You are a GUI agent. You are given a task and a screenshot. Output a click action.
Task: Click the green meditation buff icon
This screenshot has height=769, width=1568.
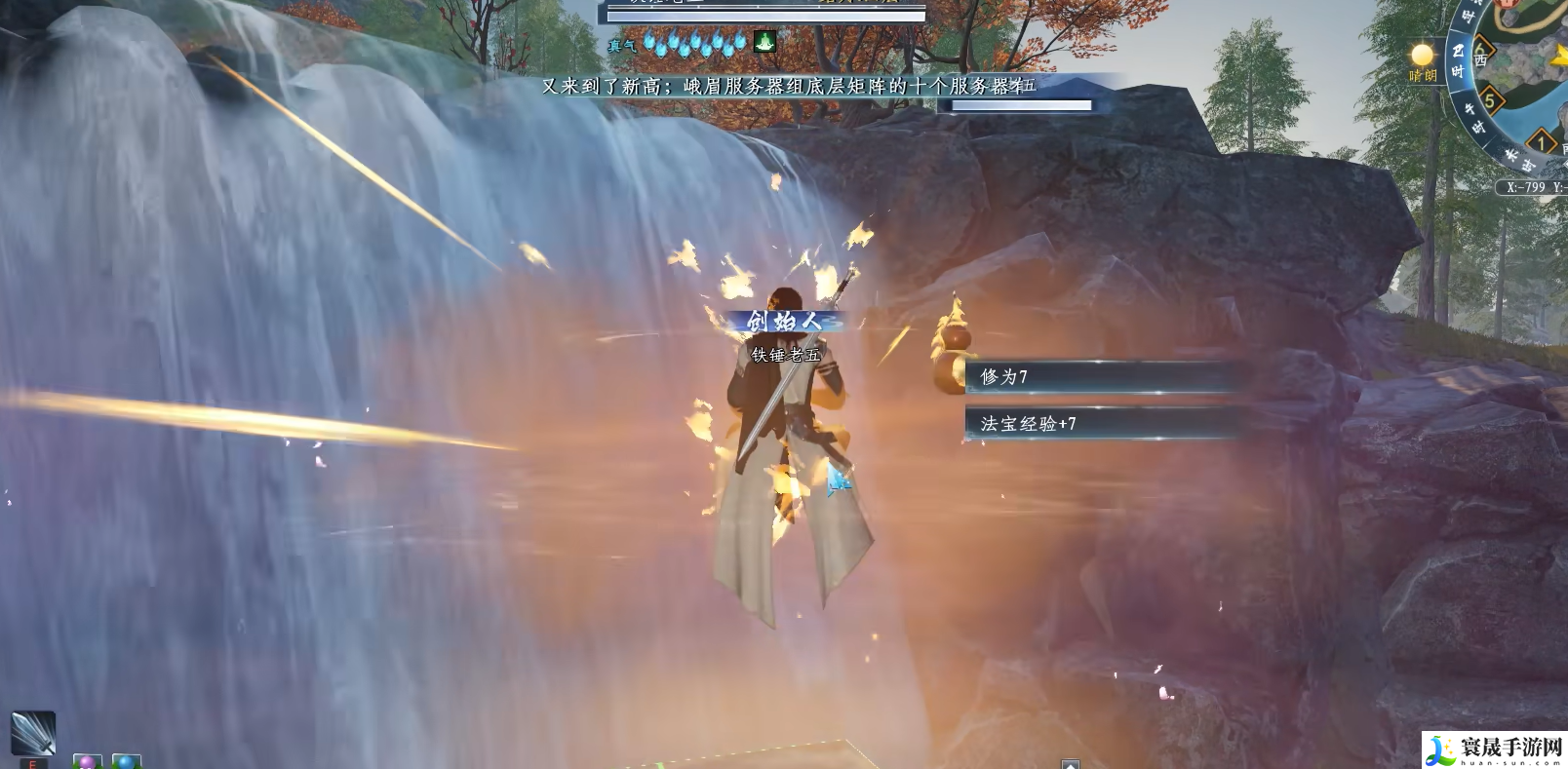point(764,42)
